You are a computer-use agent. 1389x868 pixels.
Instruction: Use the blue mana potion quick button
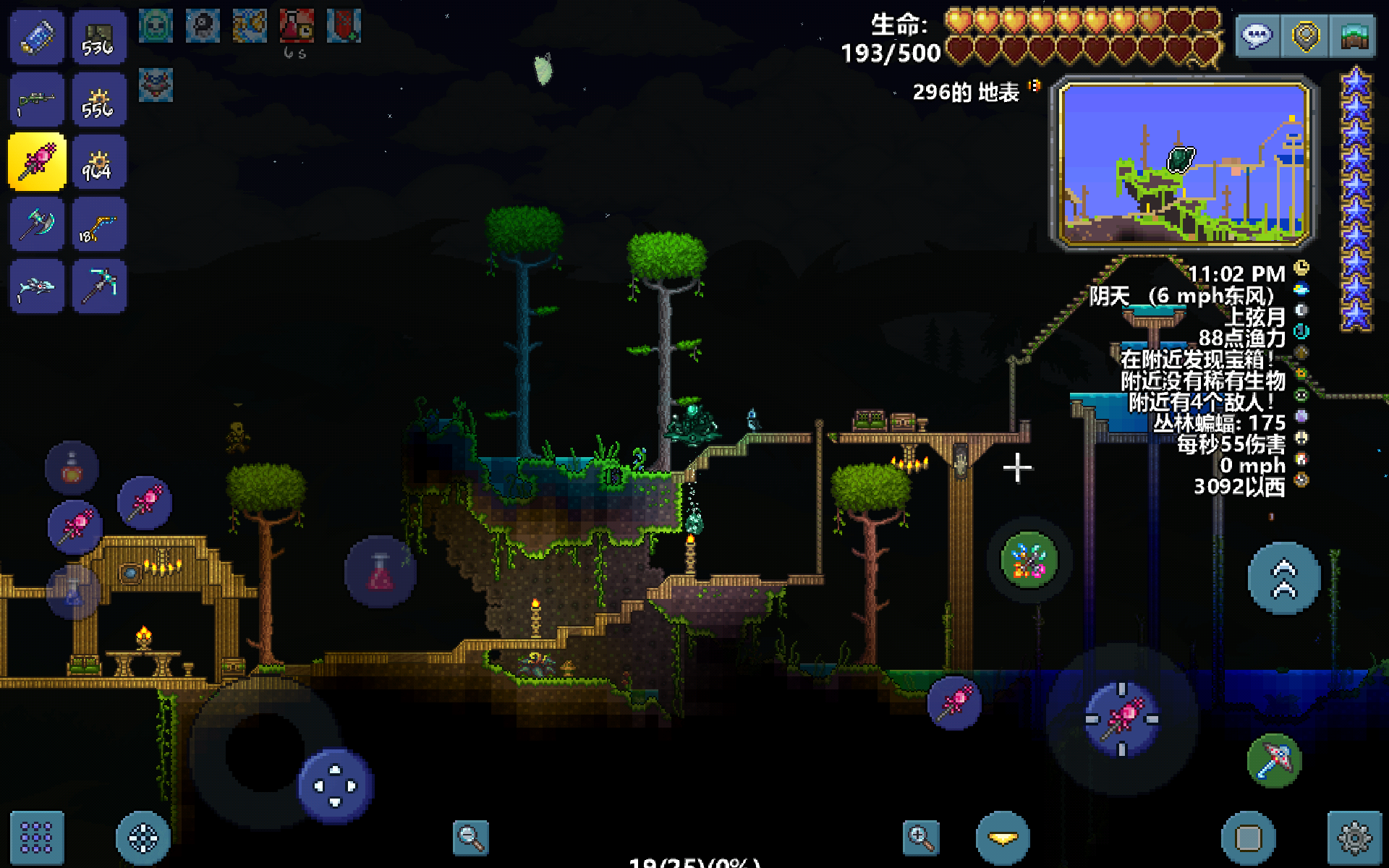point(73,592)
